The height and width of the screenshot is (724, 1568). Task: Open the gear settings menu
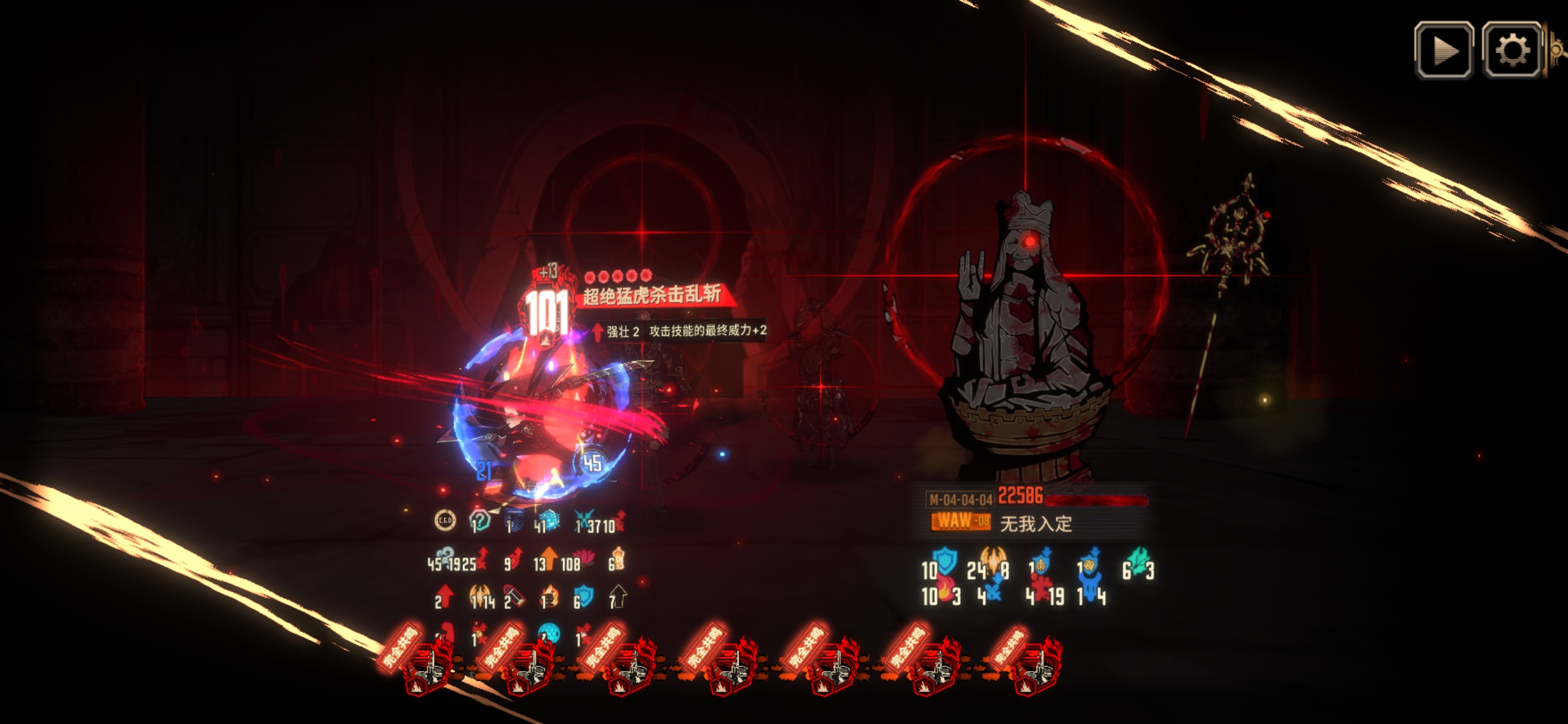[1512, 50]
